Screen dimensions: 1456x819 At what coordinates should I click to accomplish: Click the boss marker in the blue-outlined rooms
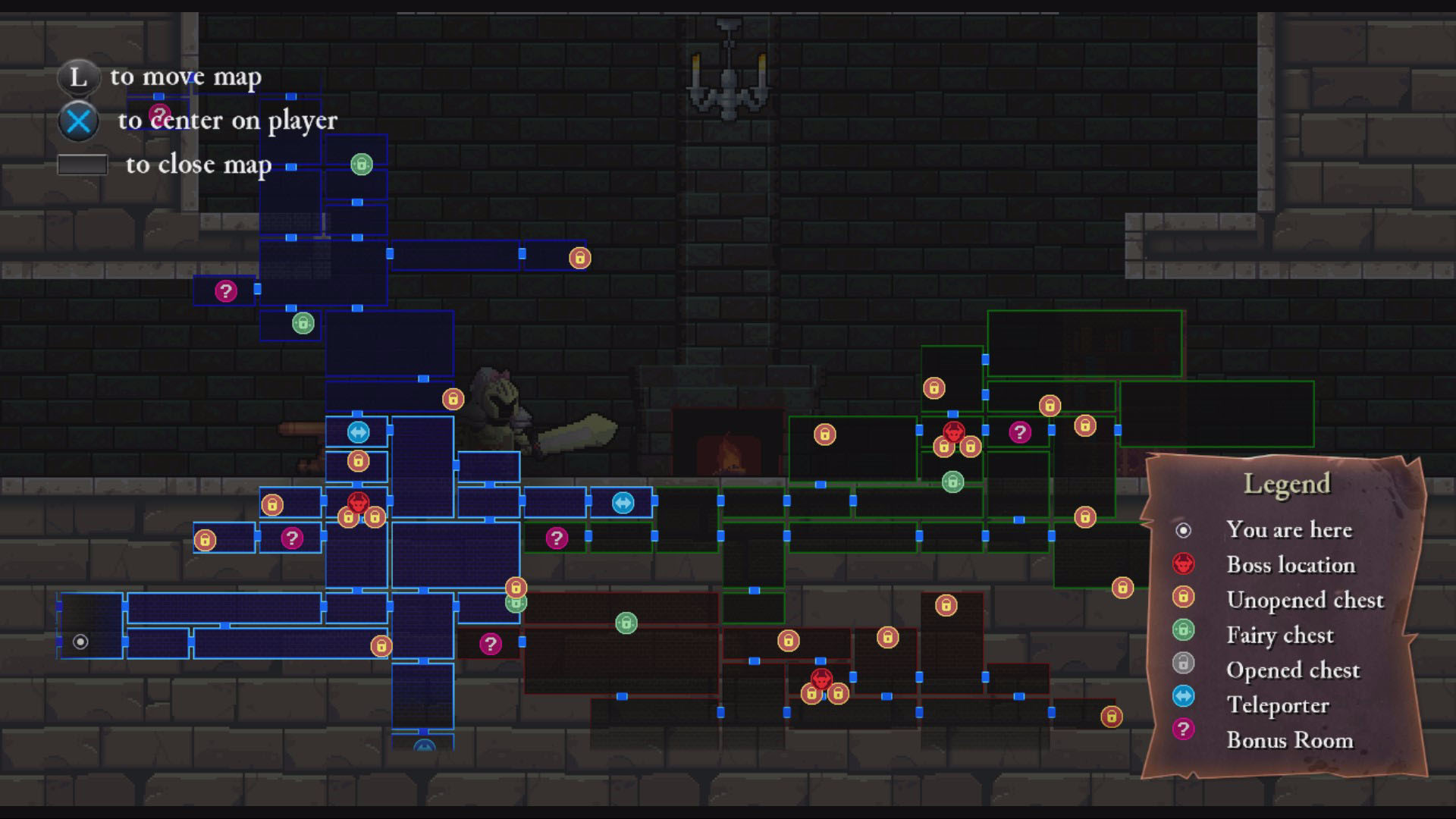click(358, 501)
